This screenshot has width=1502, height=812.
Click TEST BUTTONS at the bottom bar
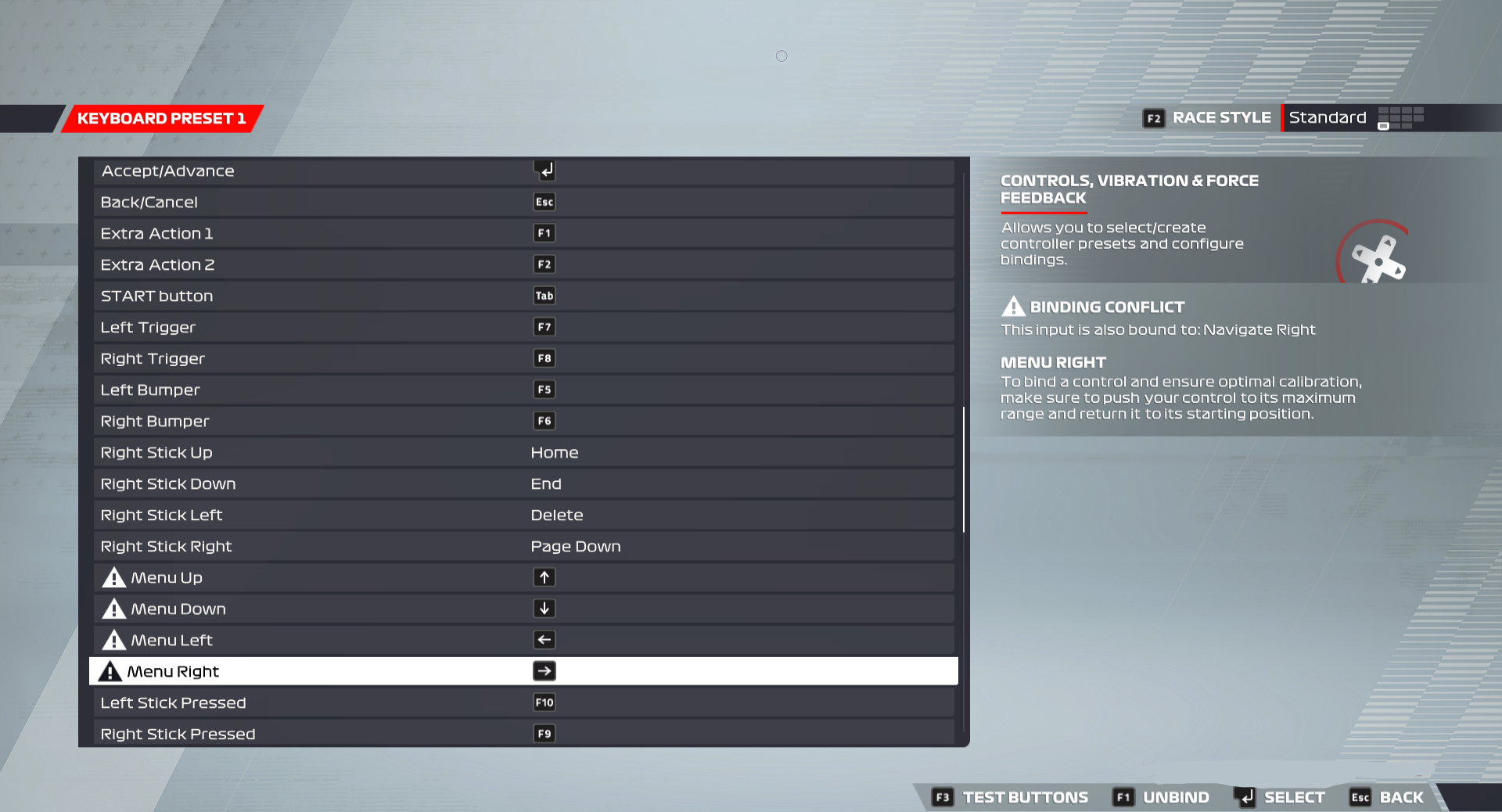(x=1024, y=797)
